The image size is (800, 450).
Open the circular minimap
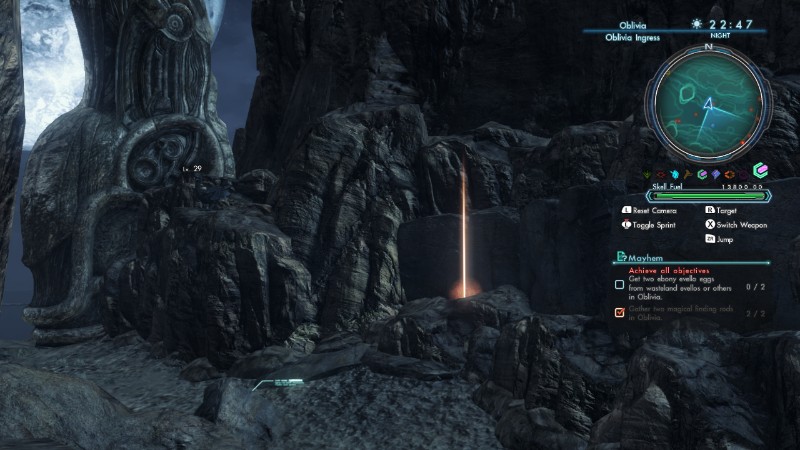pos(708,102)
